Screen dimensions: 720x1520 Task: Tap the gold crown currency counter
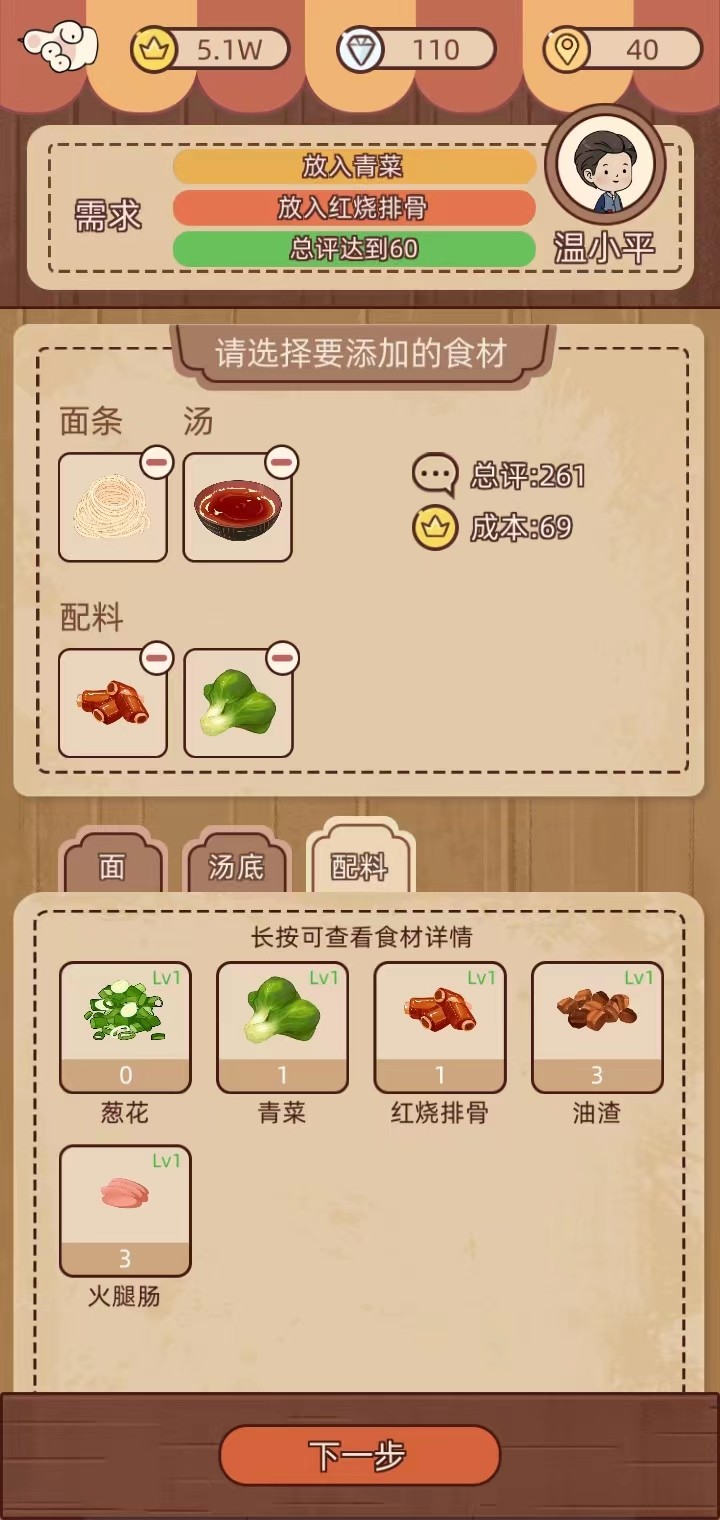tap(210, 50)
